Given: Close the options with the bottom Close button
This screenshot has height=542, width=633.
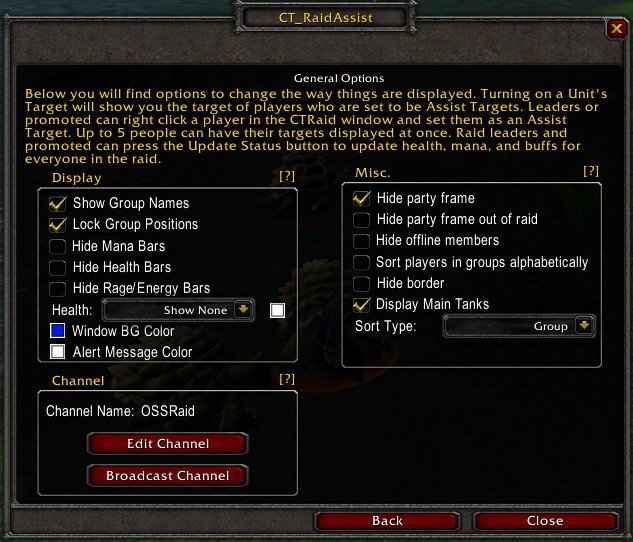Looking at the screenshot, I should click(x=545, y=521).
